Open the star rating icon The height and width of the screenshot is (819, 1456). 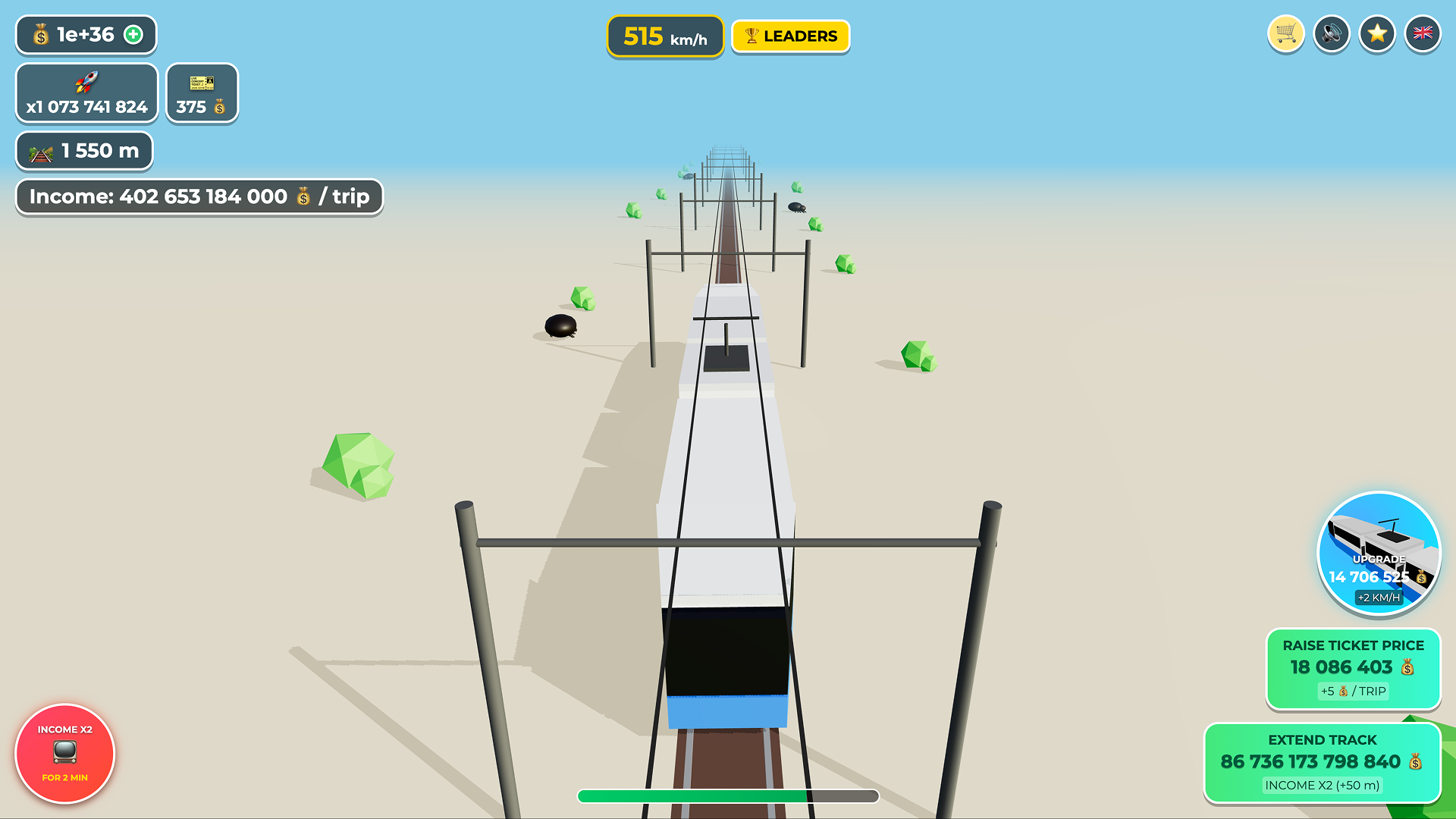(1376, 33)
